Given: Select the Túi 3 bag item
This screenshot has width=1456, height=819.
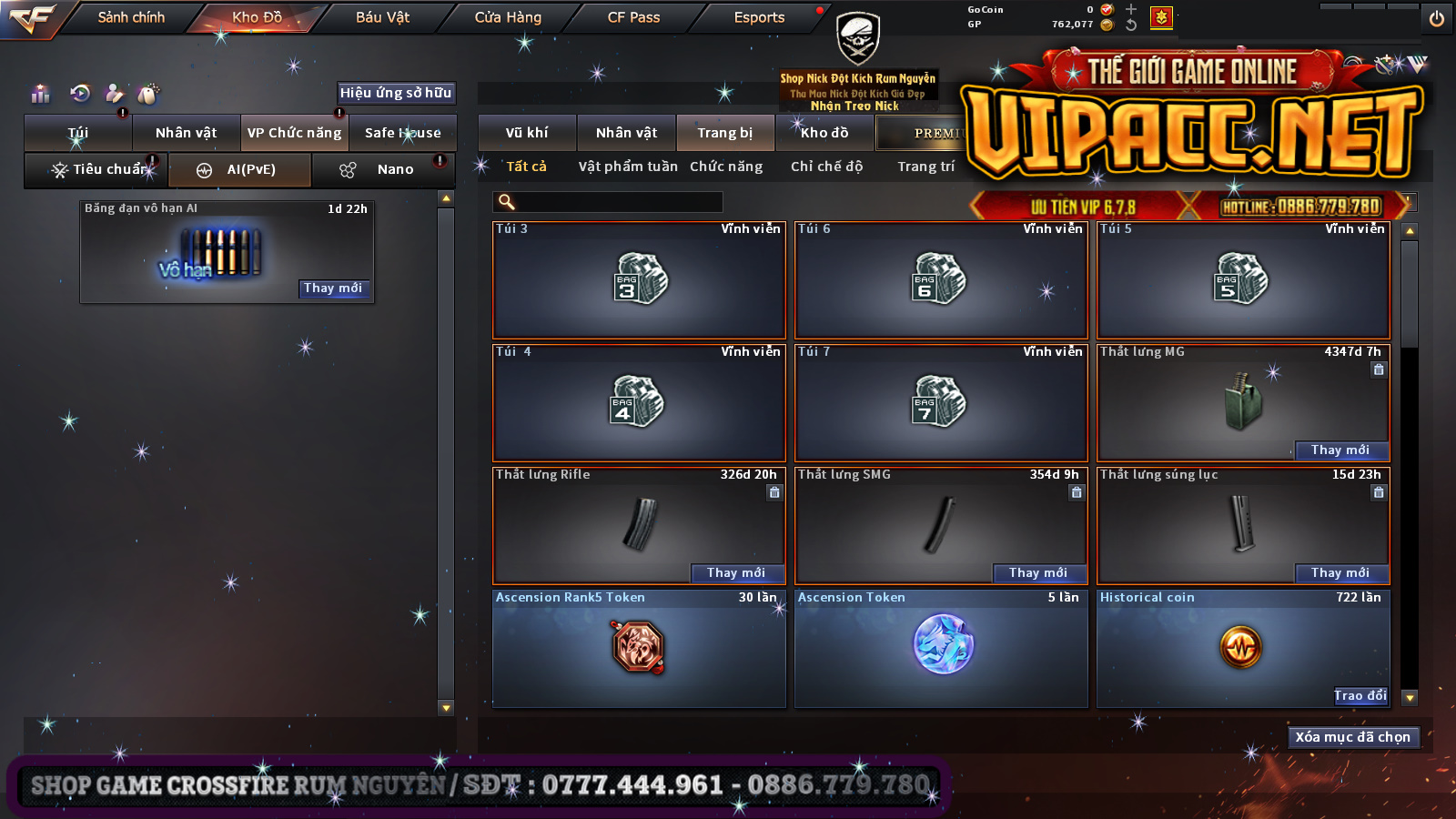Looking at the screenshot, I should tap(639, 280).
